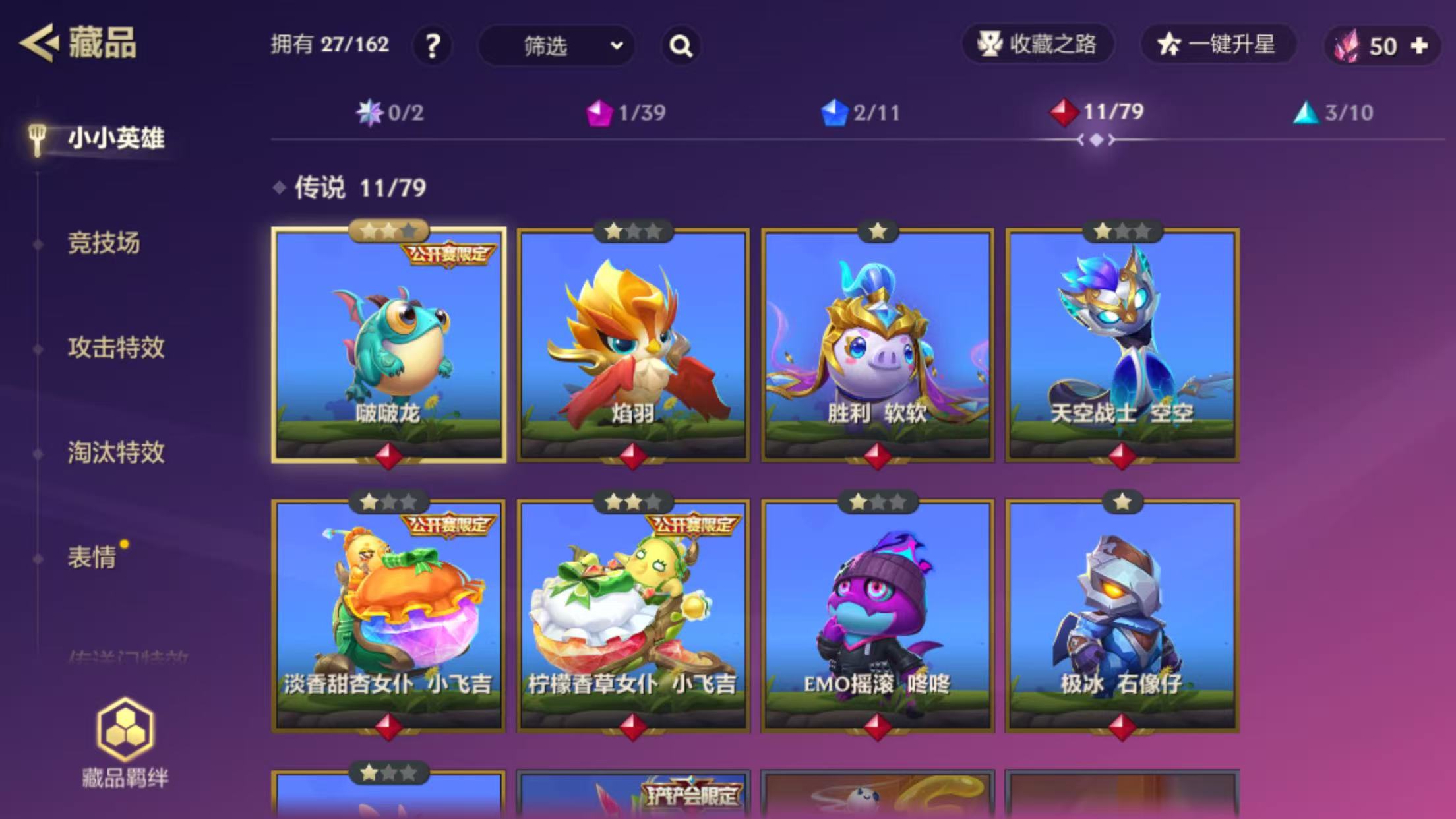The image size is (1456, 819).
Task: Click the magnifying glass search button
Action: 681,45
